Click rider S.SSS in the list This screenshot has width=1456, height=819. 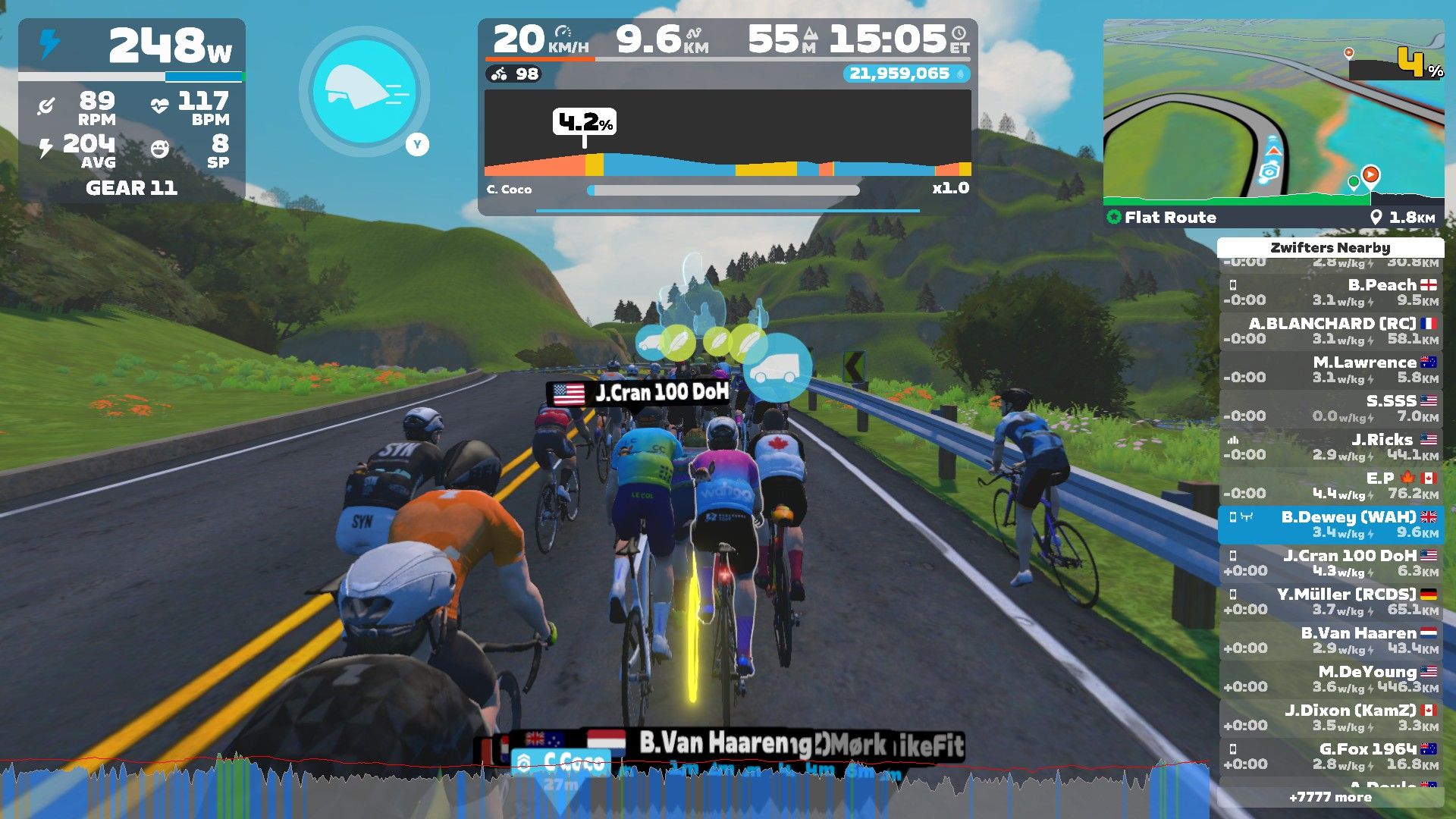1331,409
